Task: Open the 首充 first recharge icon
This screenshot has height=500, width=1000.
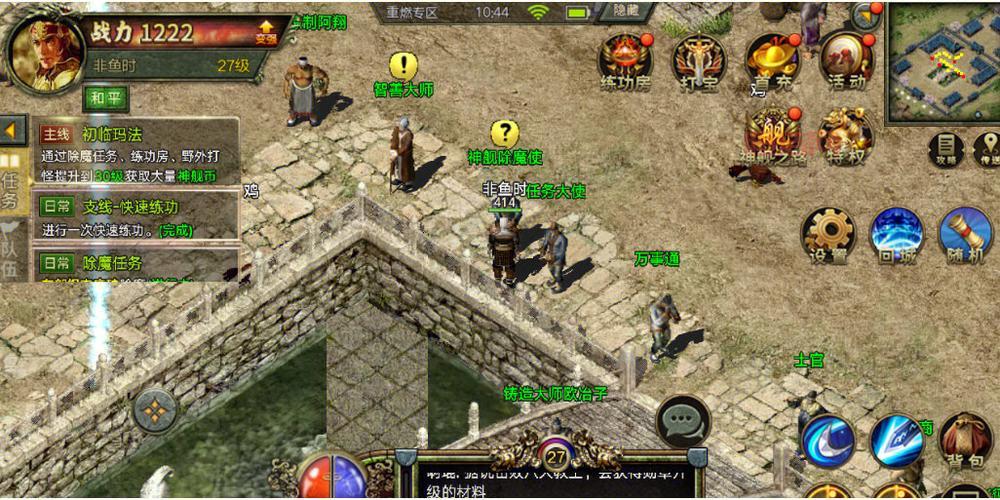Action: [x=771, y=60]
